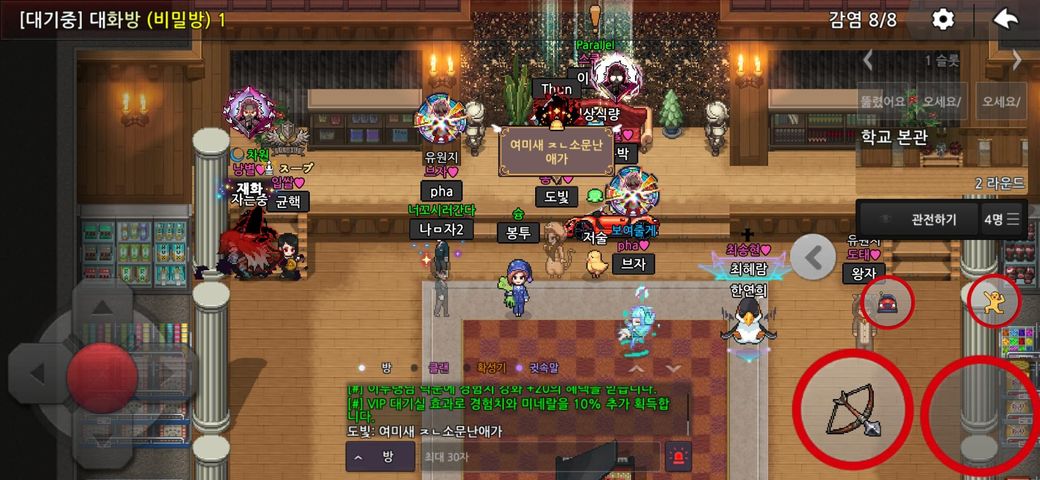Collapse the side panel with grey arrow
Viewport: 1040px width, 480px height.
pyautogui.click(x=813, y=257)
